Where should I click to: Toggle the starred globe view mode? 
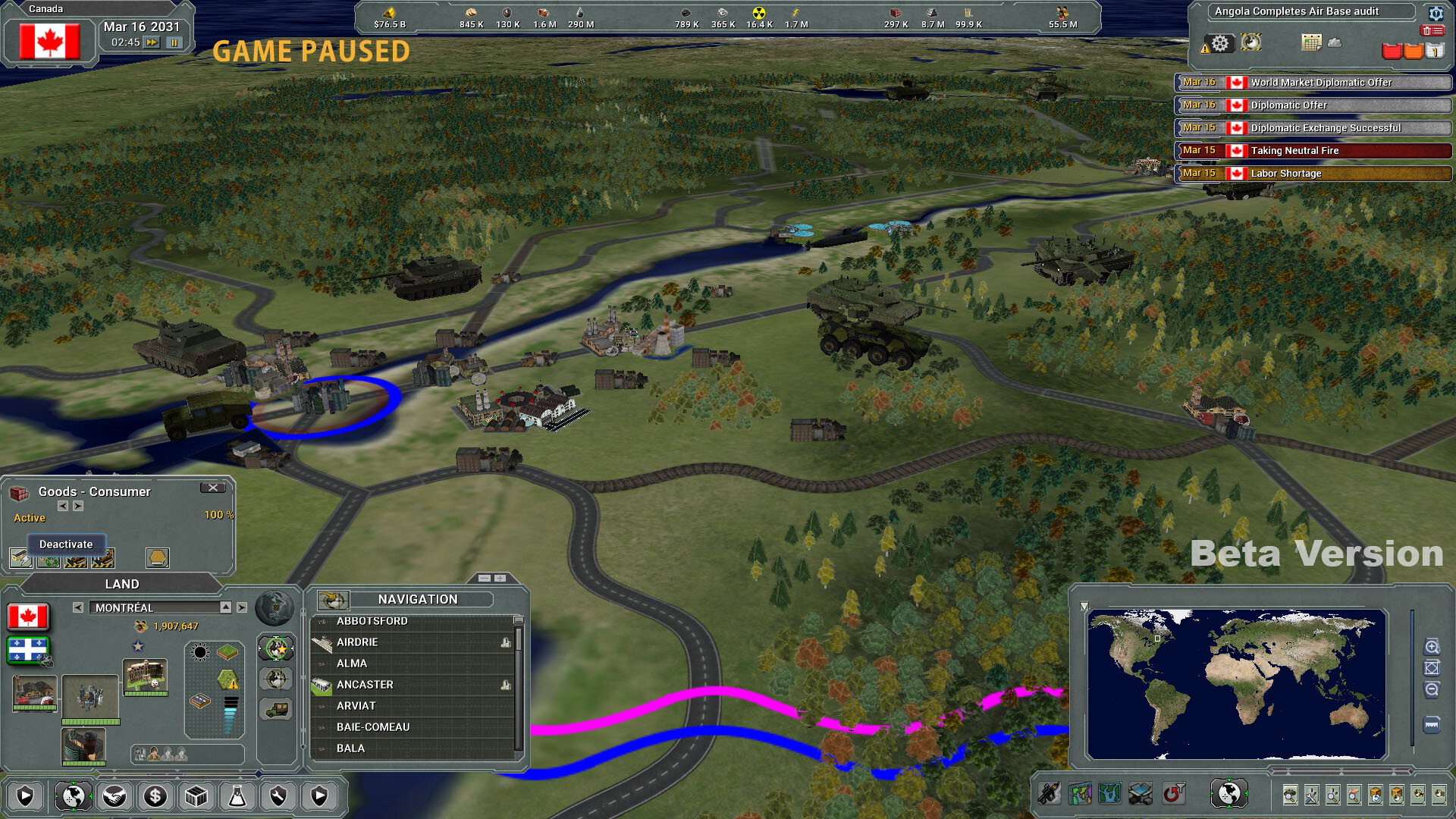point(276,648)
